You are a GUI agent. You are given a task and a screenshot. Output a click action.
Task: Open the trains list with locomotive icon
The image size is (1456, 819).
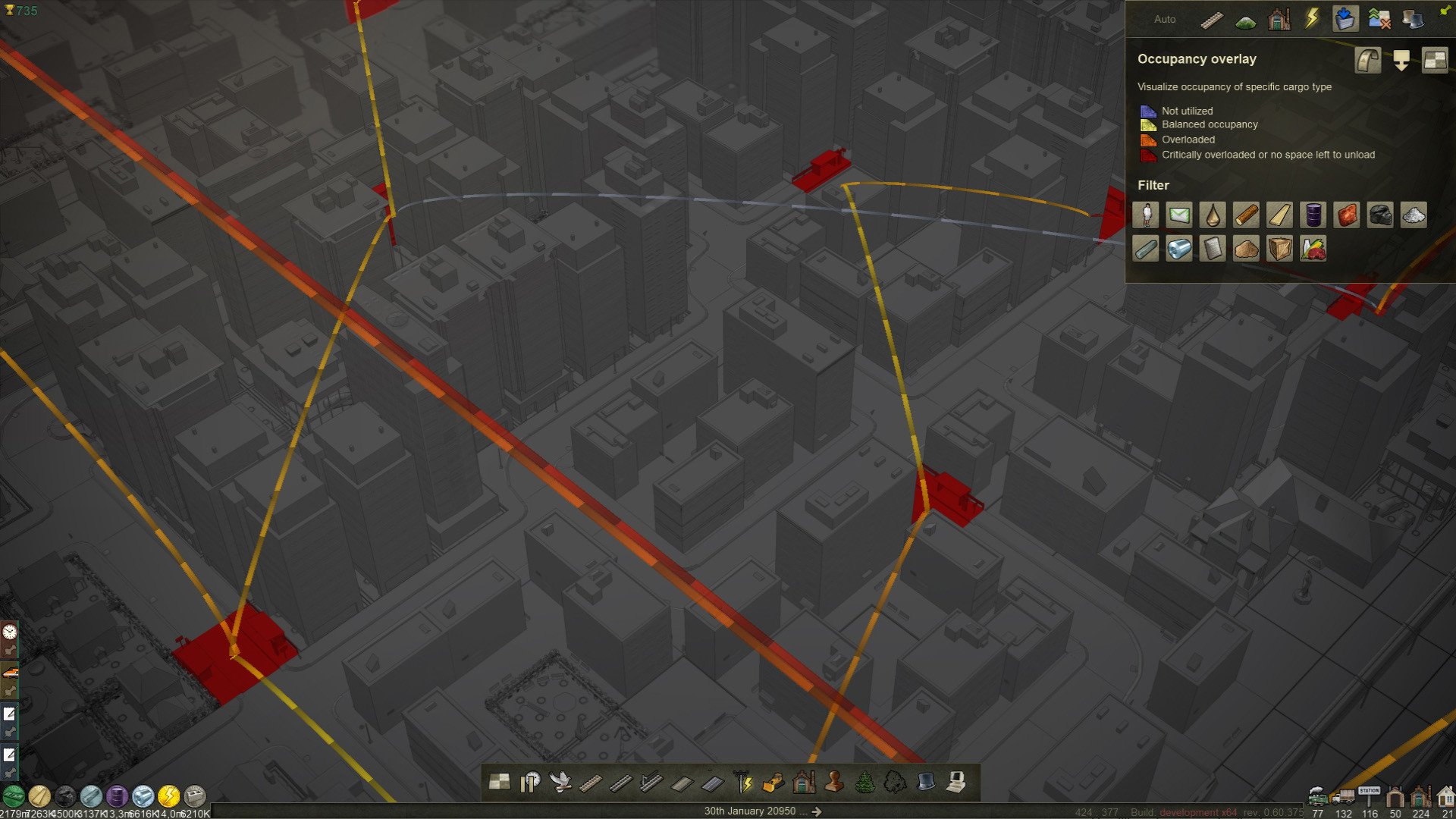coord(1318,796)
